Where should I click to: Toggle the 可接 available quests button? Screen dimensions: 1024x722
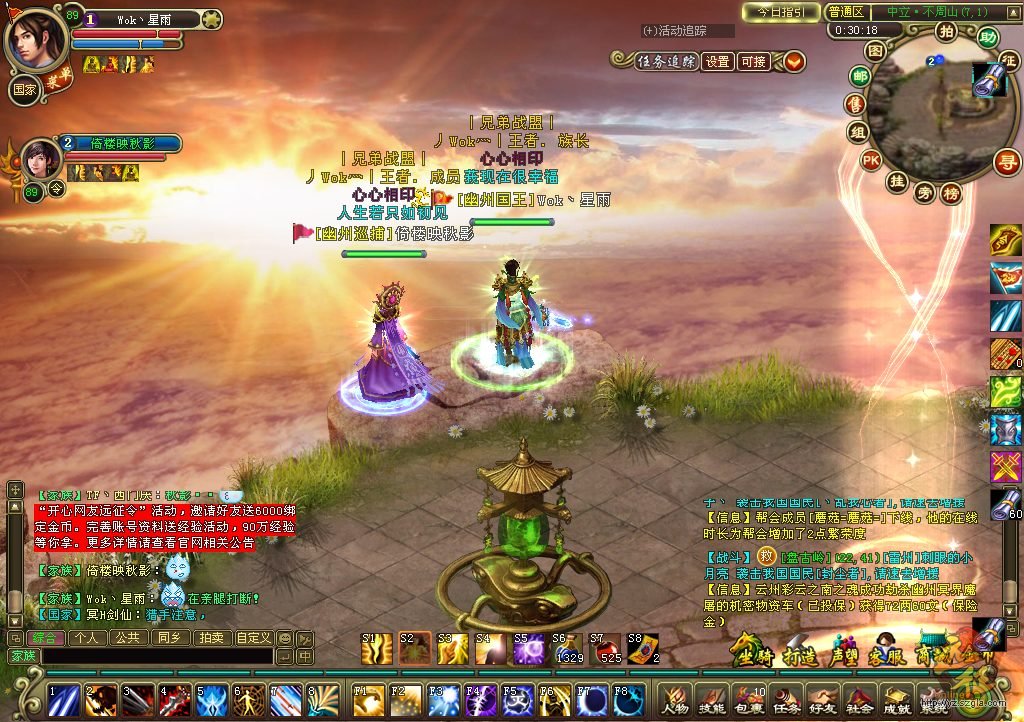pyautogui.click(x=753, y=61)
